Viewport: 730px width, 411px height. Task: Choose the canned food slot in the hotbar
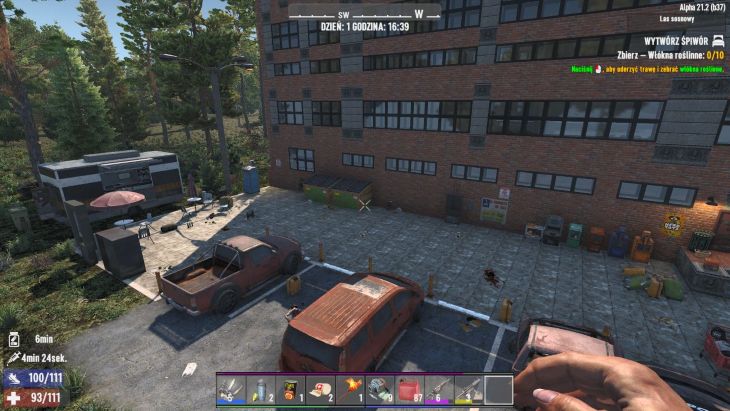tap(290, 390)
